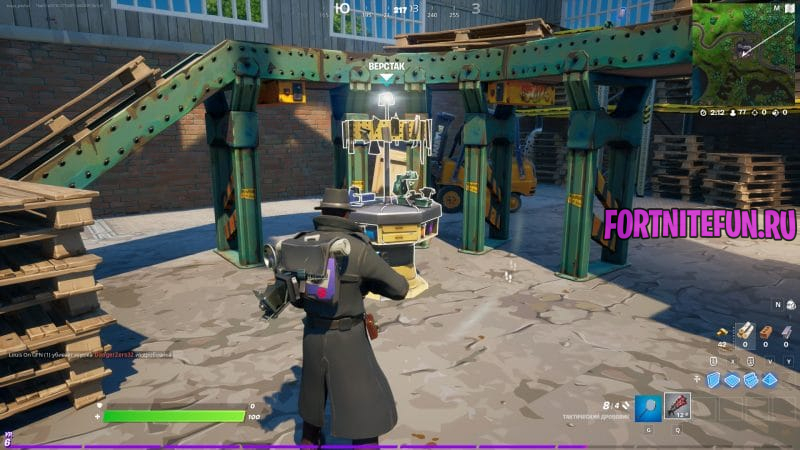The height and width of the screenshot is (450, 800).
Task: Choose the wall building piece
Action: click(x=713, y=380)
